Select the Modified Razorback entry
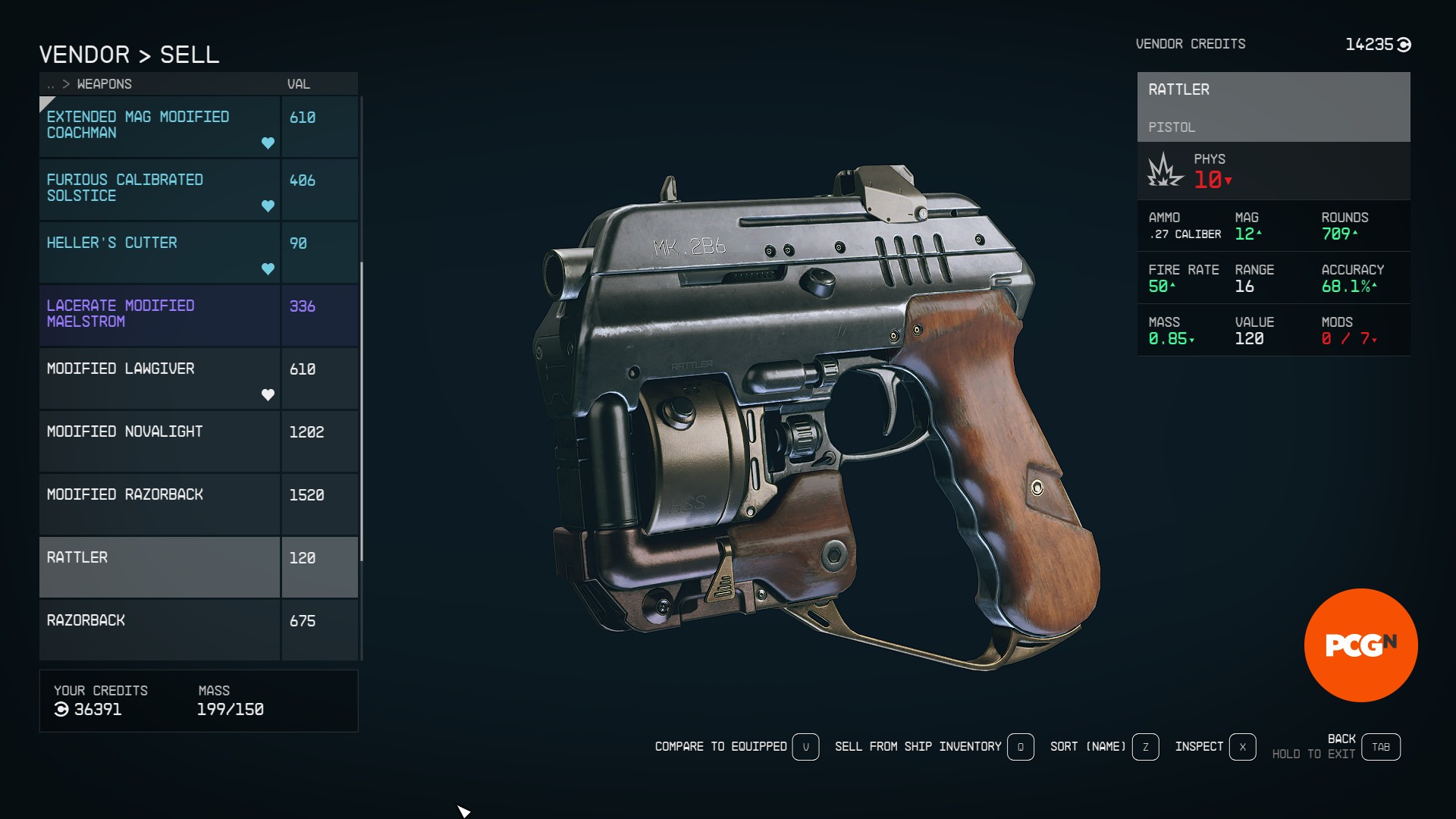The image size is (1456, 819). tap(159, 504)
